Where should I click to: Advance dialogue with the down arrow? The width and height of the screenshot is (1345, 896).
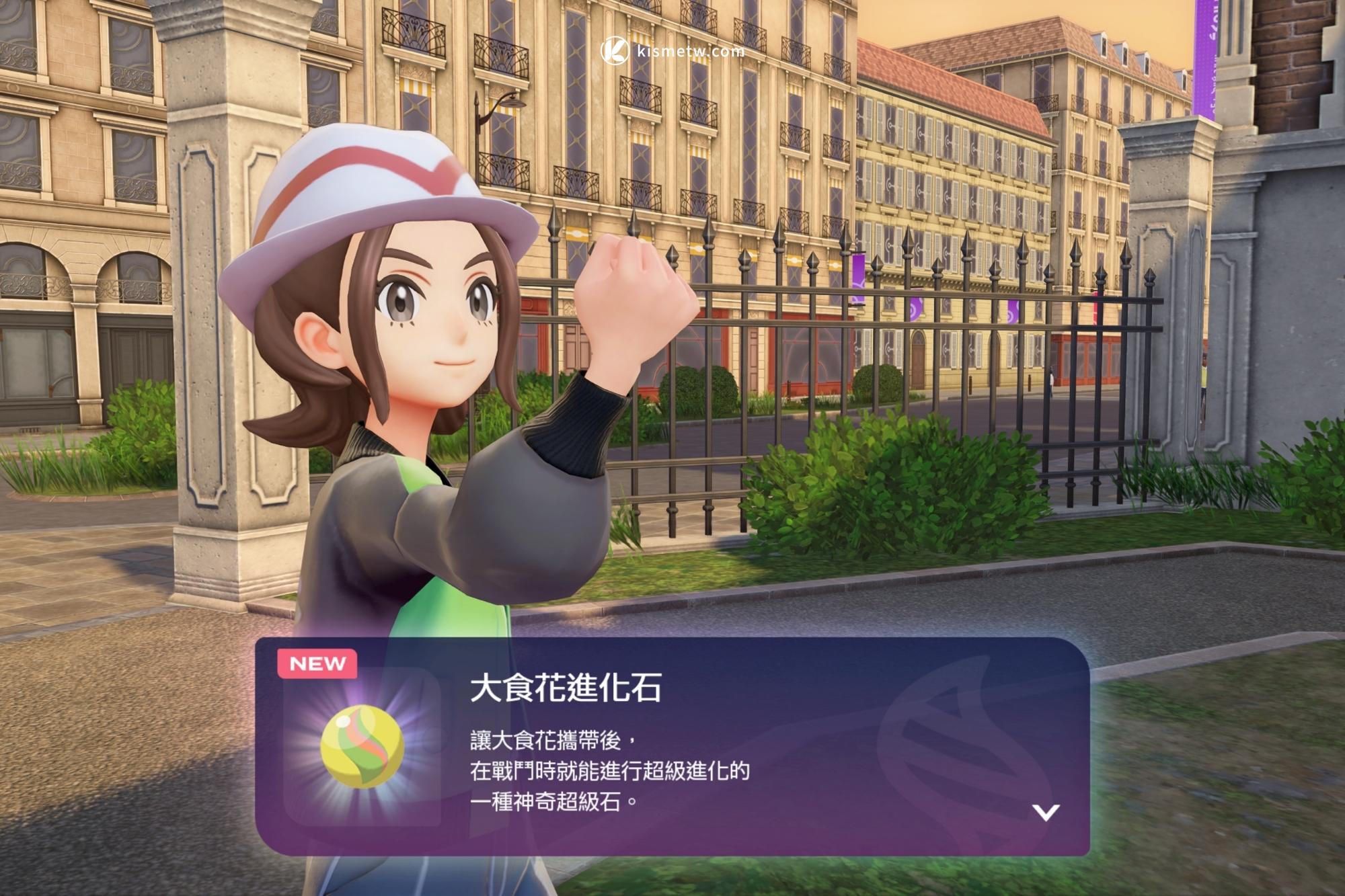point(1045,812)
